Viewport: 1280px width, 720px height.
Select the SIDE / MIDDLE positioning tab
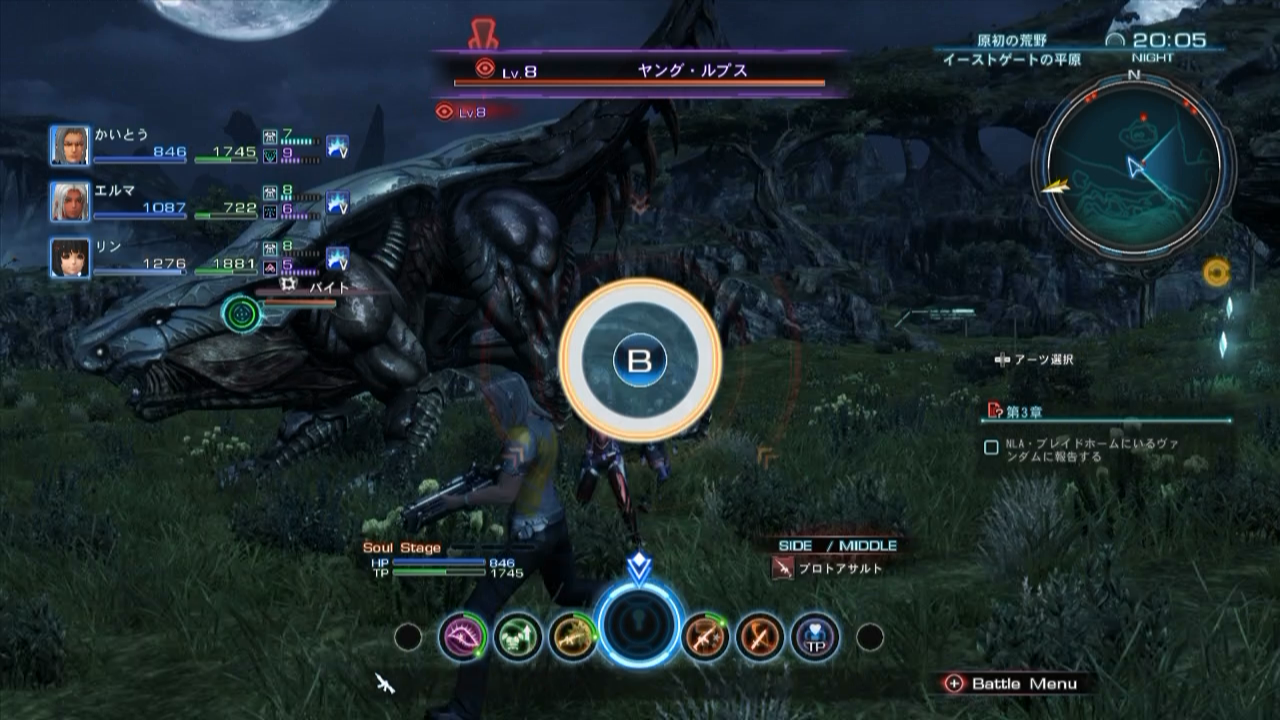838,546
